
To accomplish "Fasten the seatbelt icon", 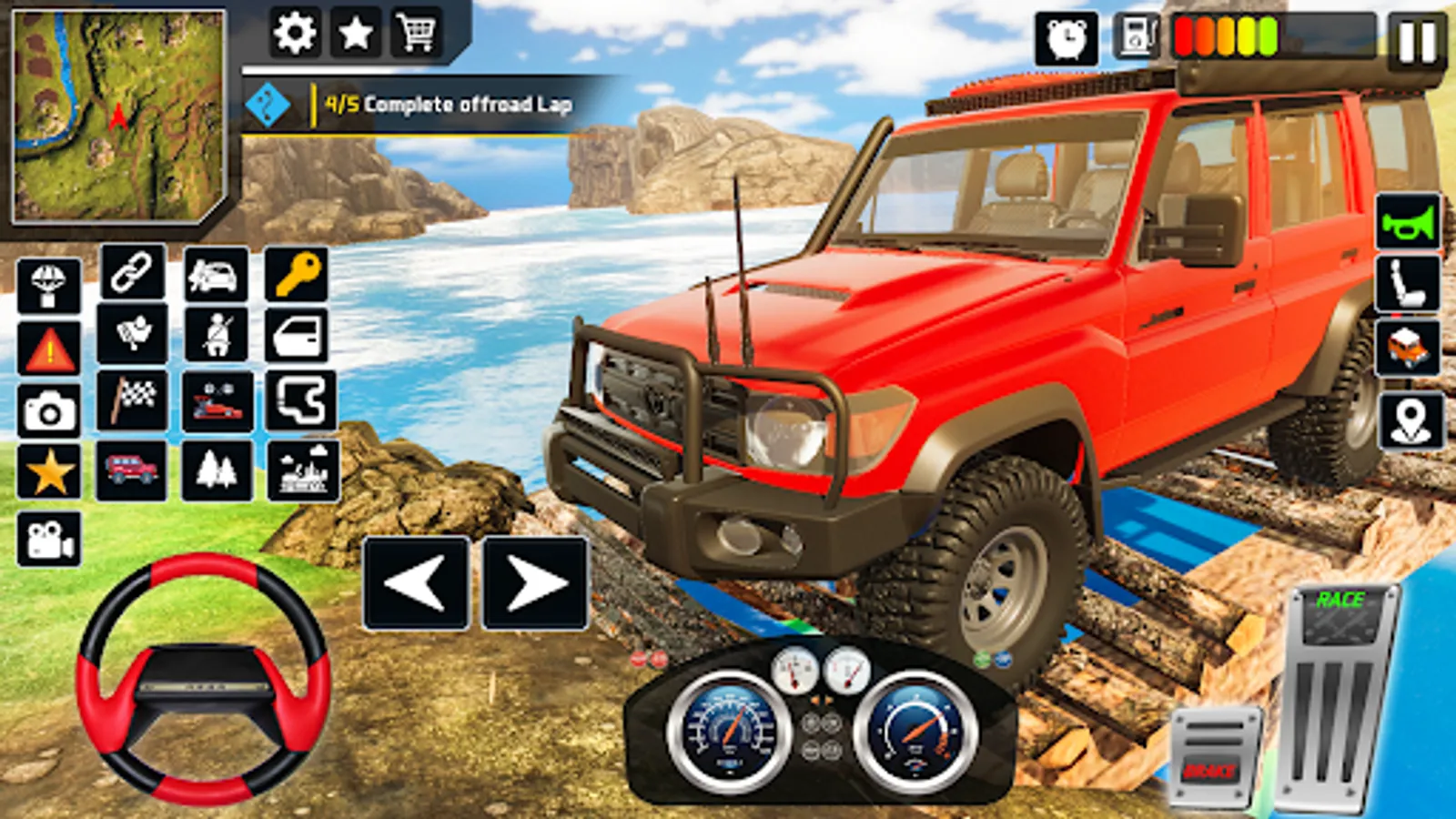I will point(217,335).
